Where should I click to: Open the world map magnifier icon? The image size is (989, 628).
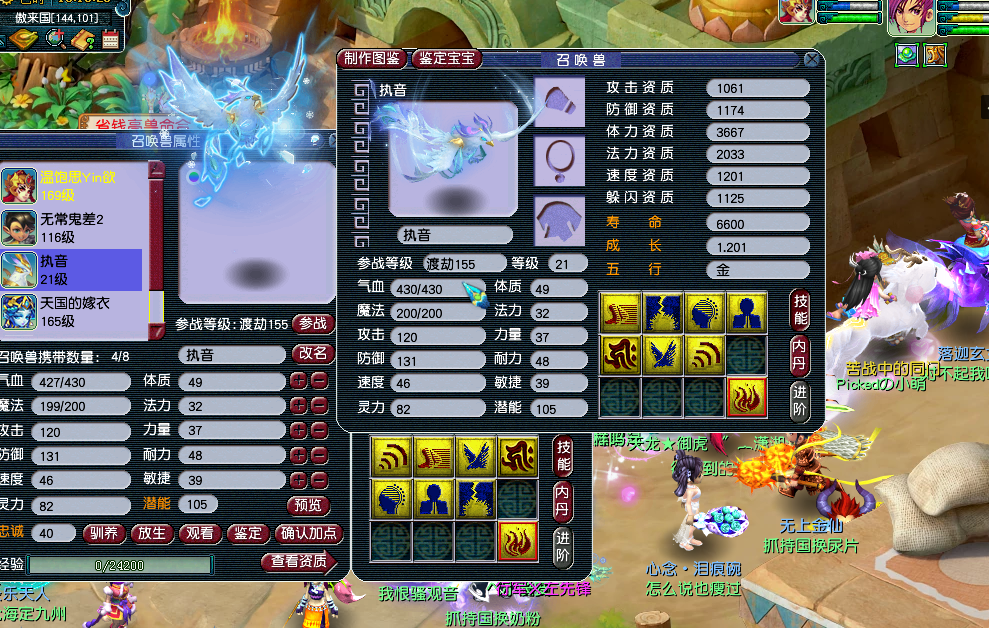(x=56, y=39)
